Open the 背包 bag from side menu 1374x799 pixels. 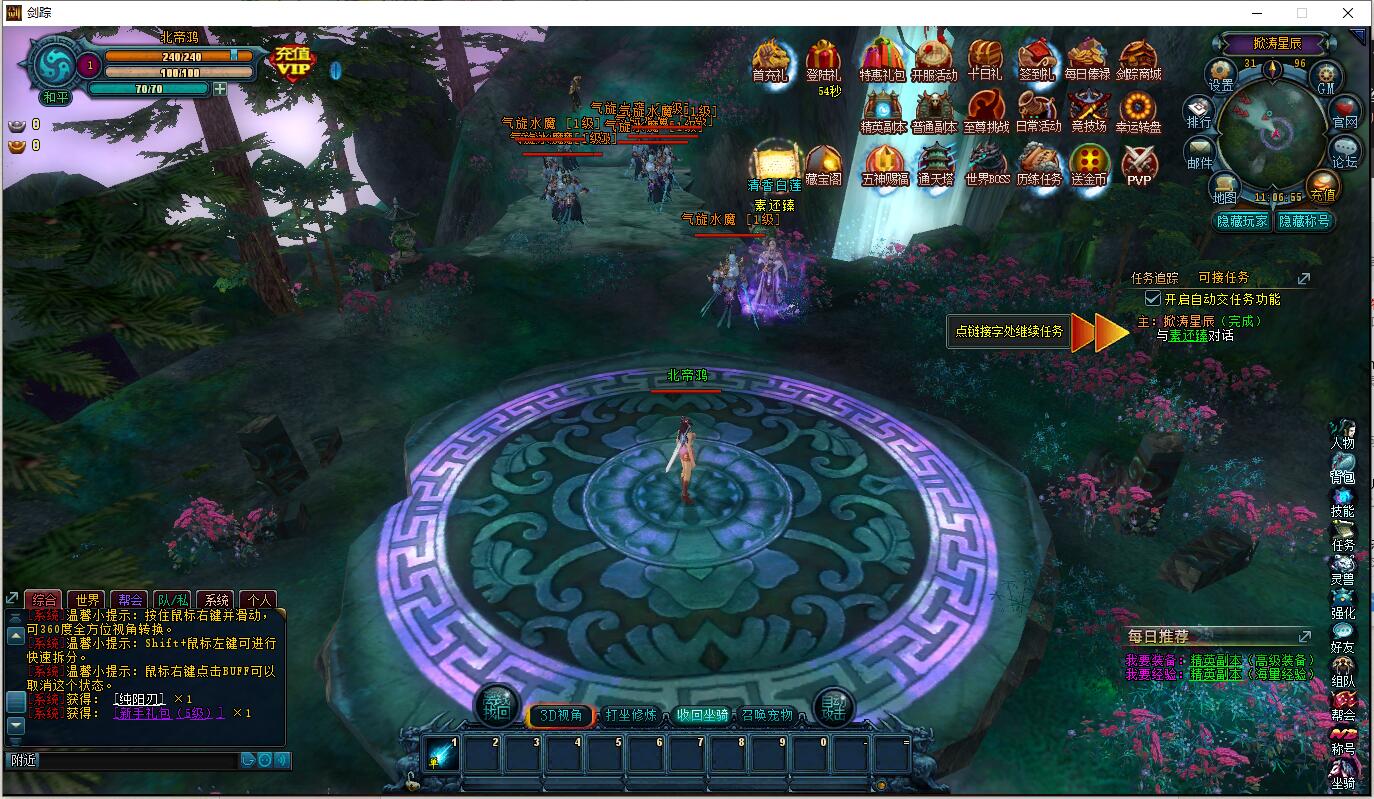click(x=1342, y=468)
